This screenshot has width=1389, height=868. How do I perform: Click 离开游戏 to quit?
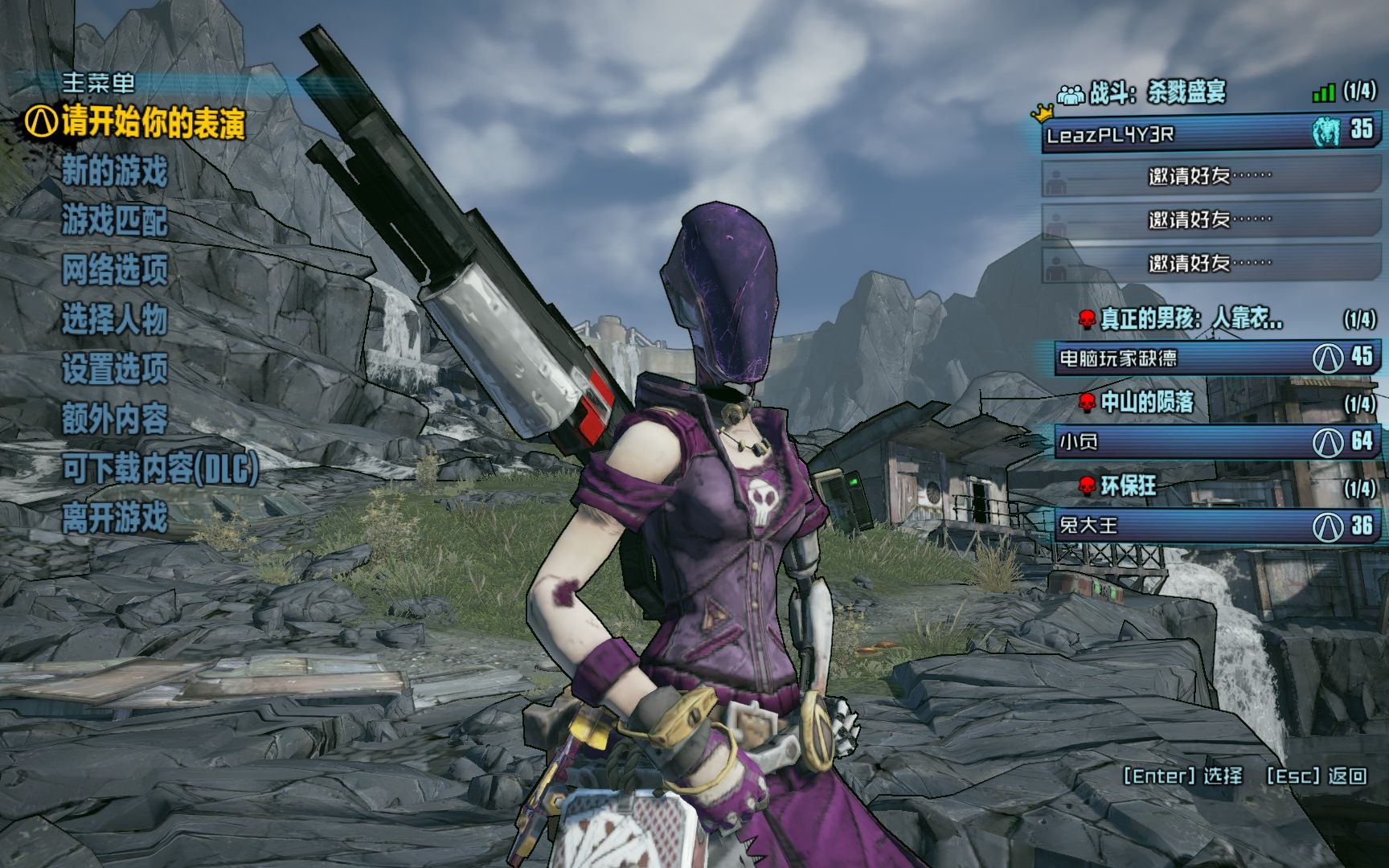coord(115,518)
